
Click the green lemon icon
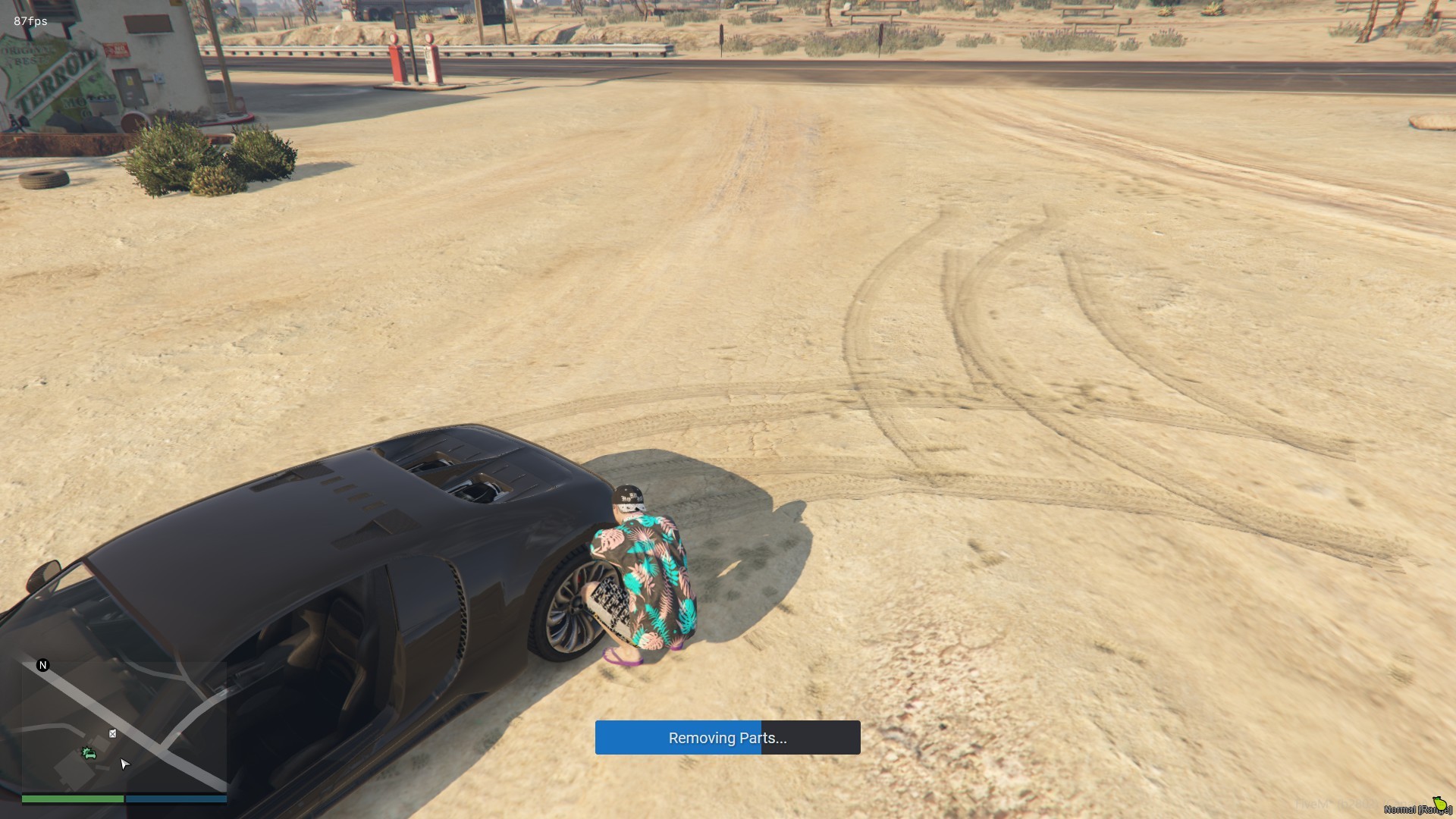pyautogui.click(x=1439, y=803)
